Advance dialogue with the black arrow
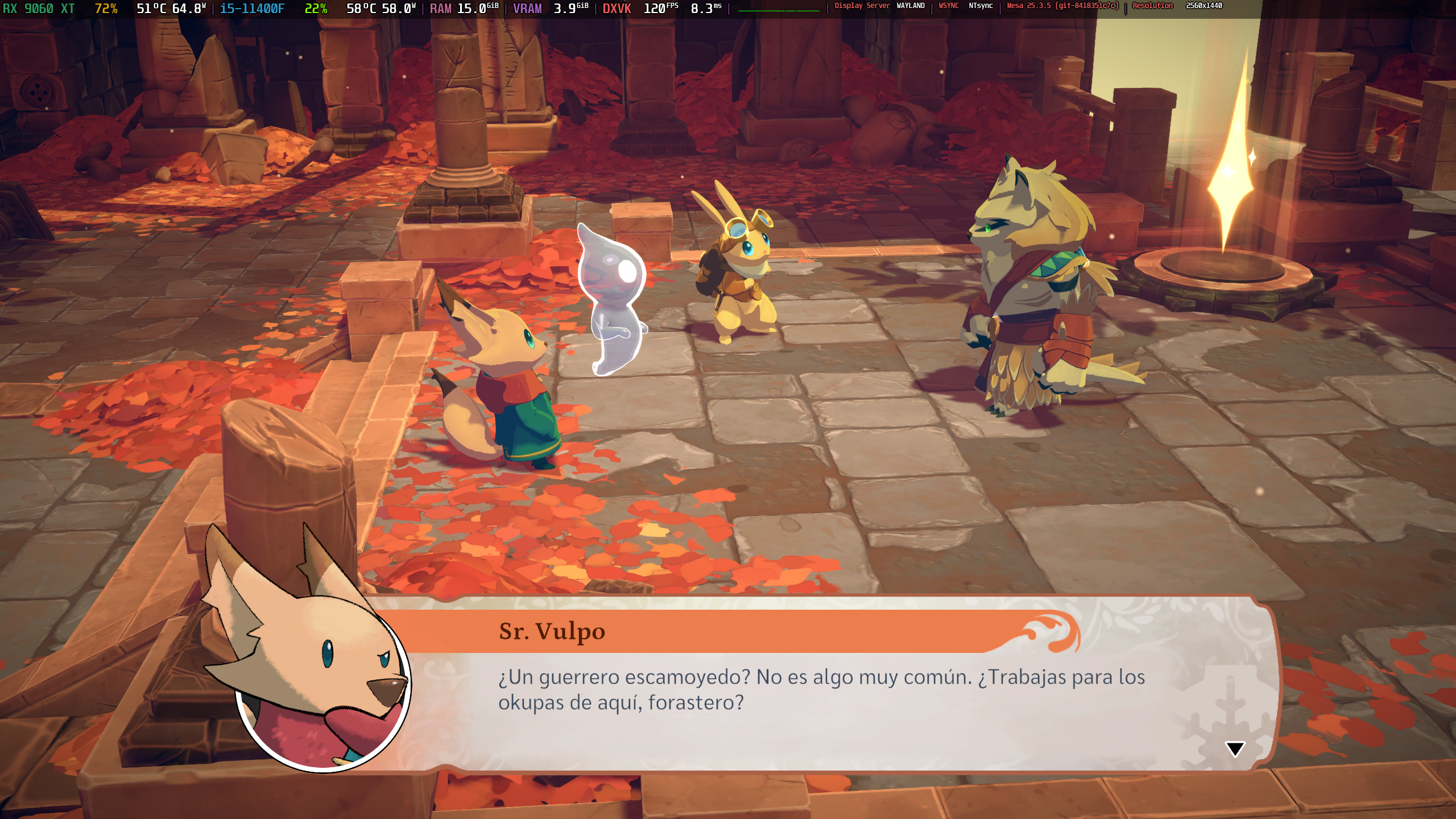The image size is (1456, 819). pos(1235,748)
